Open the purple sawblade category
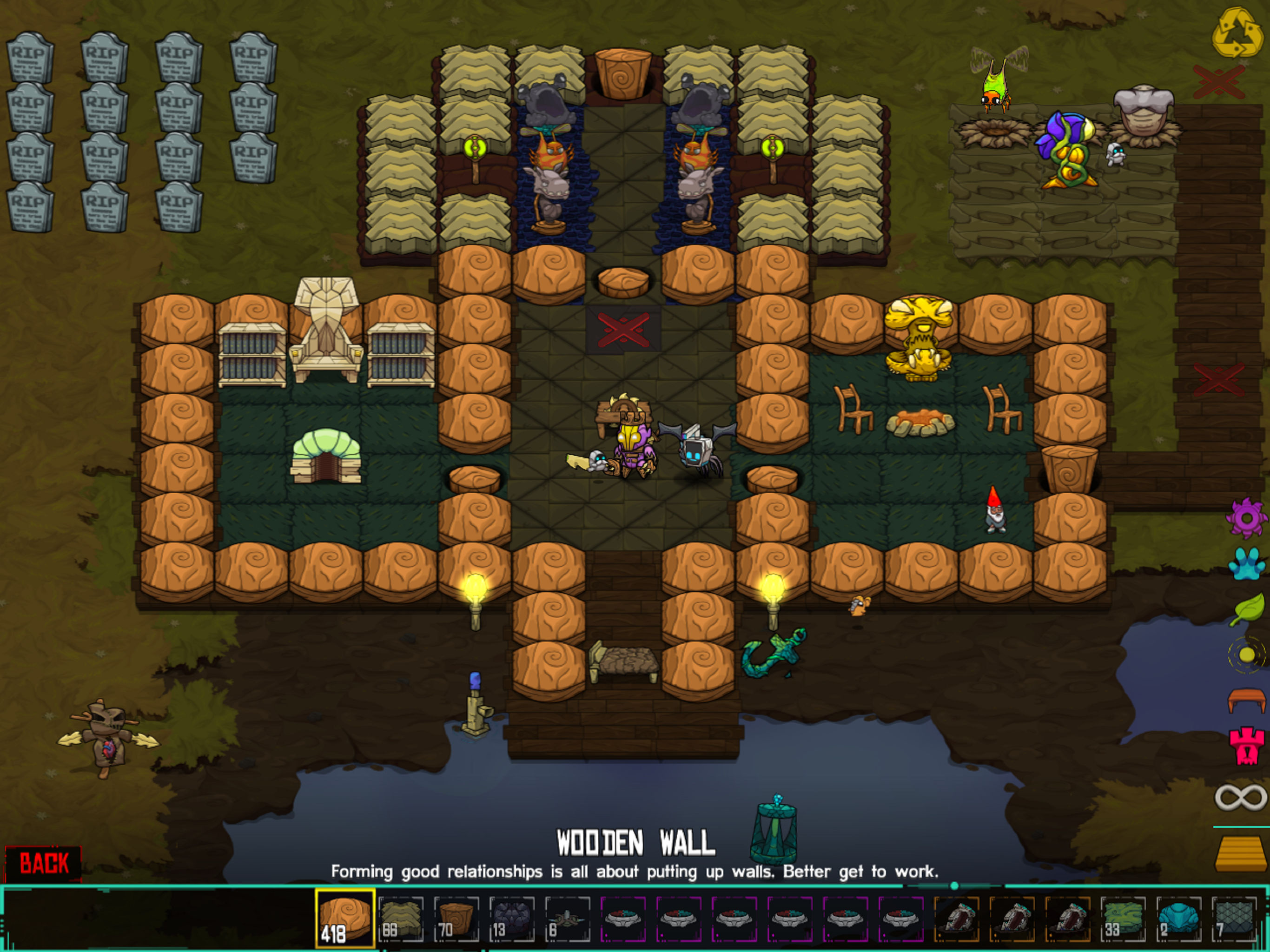 (1246, 518)
